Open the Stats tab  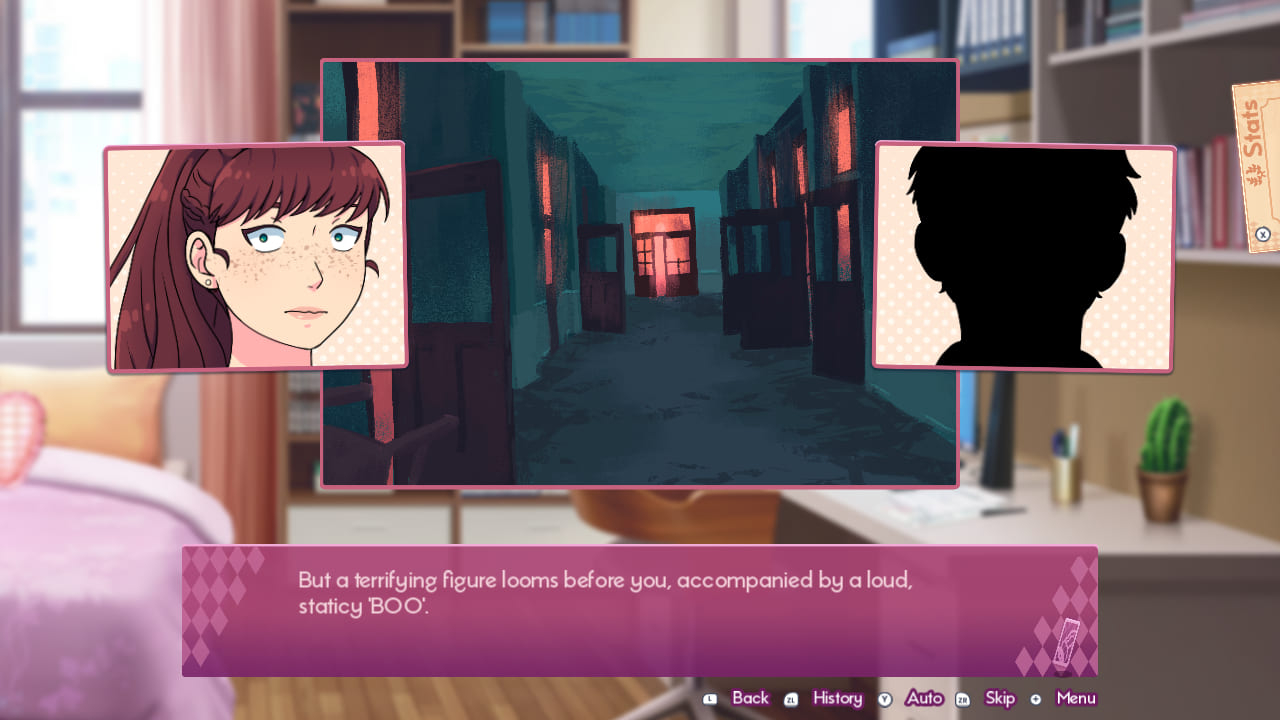(1251, 128)
